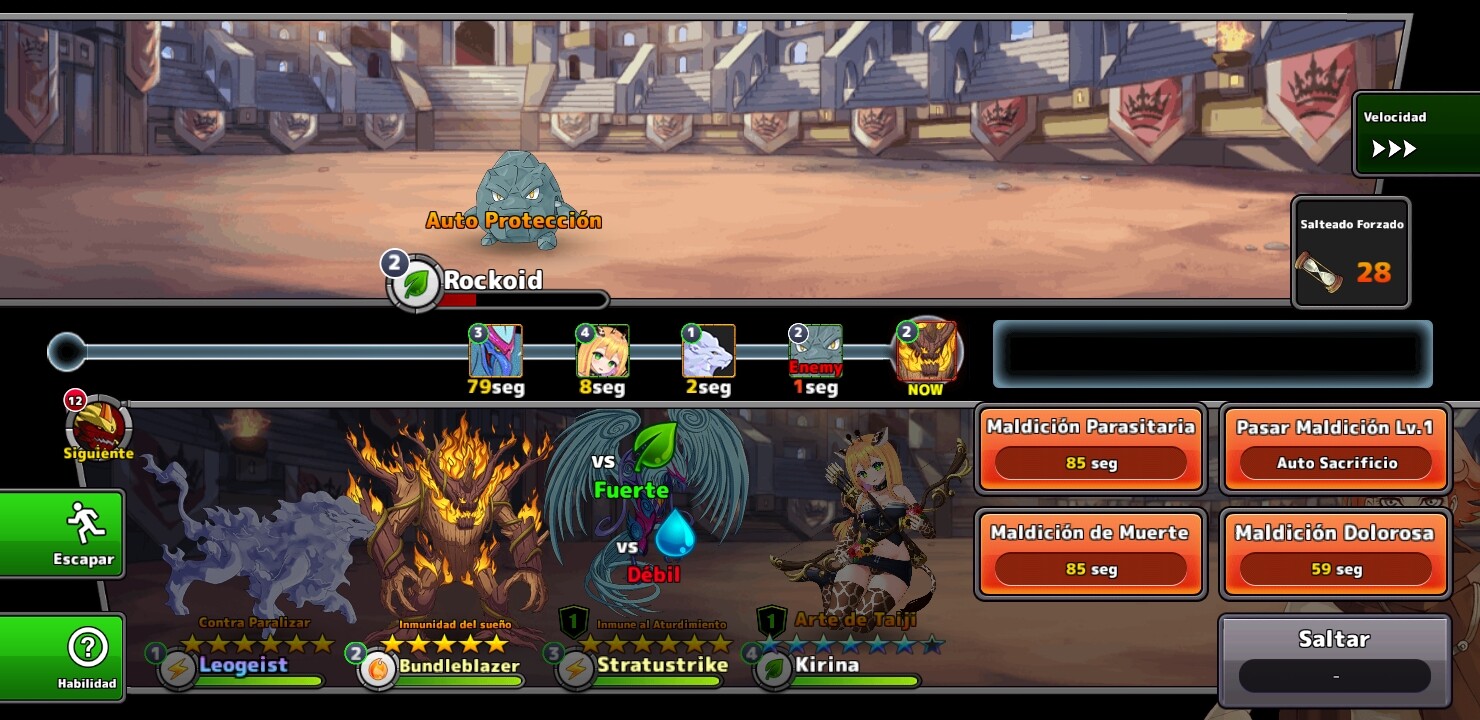This screenshot has height=720, width=1480.
Task: Click the Enemy portrait on turn timeline
Action: [x=816, y=351]
